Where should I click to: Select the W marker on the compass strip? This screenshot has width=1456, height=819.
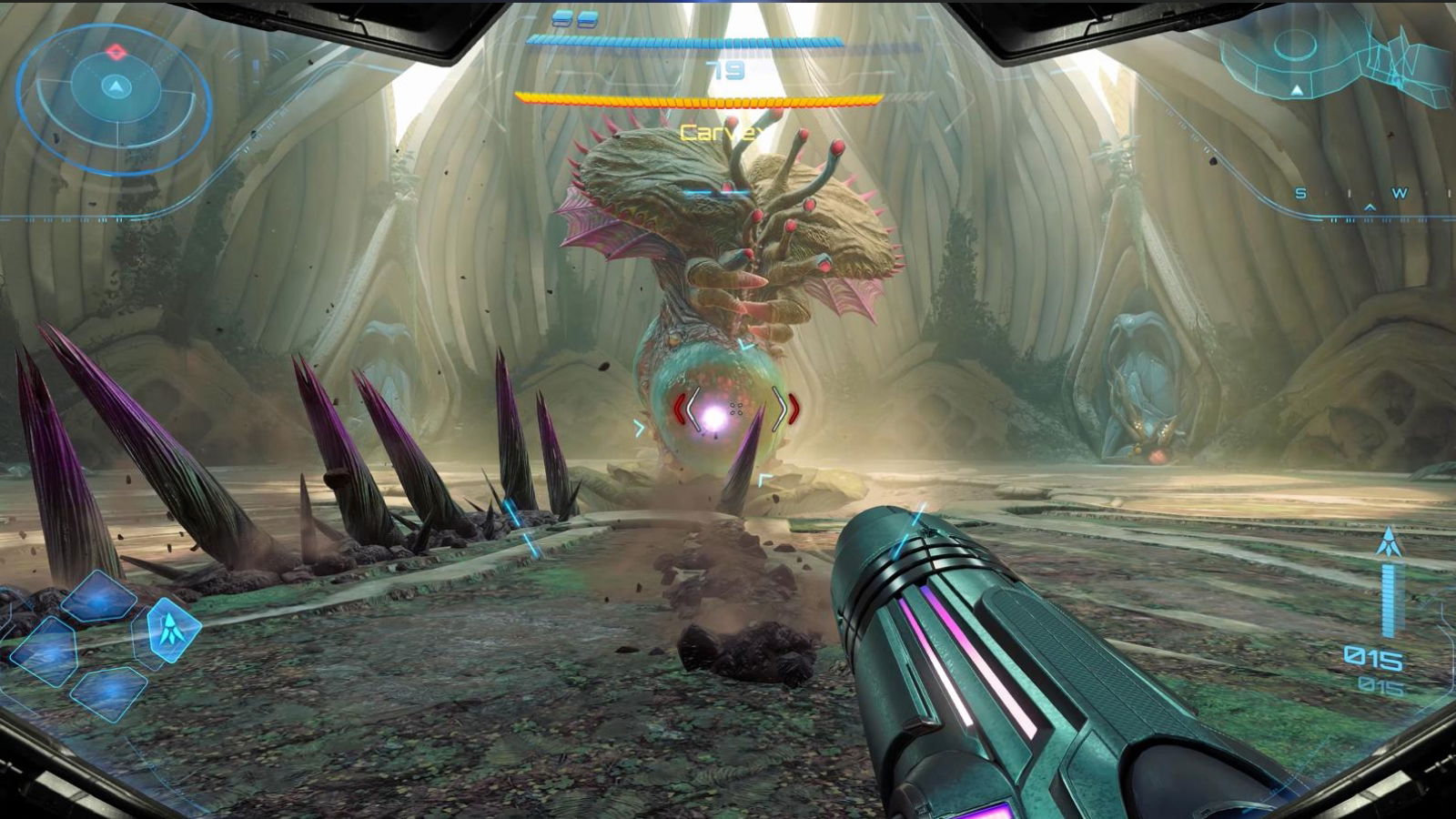click(x=1400, y=192)
